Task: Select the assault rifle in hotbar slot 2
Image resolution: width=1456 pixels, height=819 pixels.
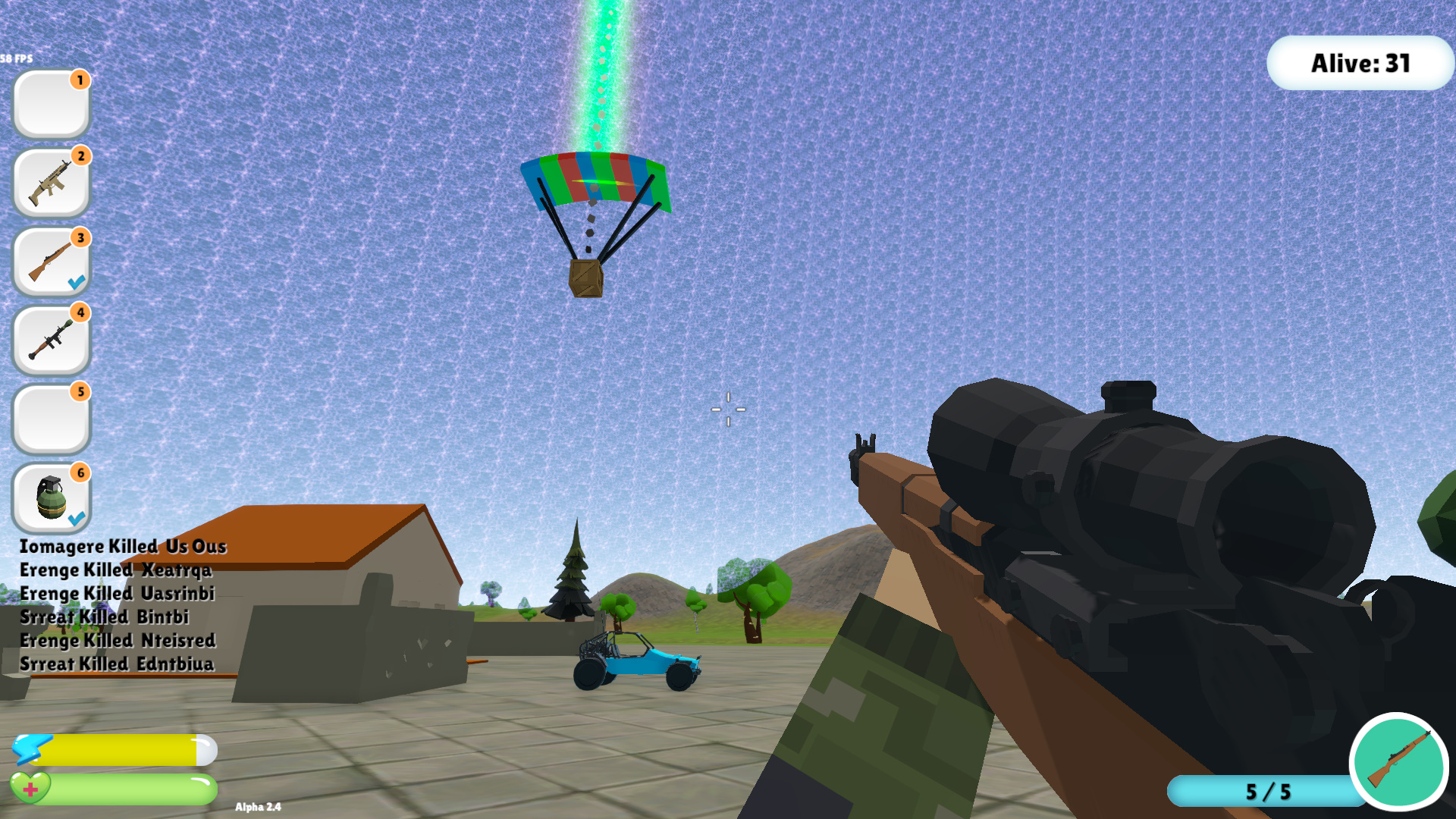Action: tap(50, 183)
